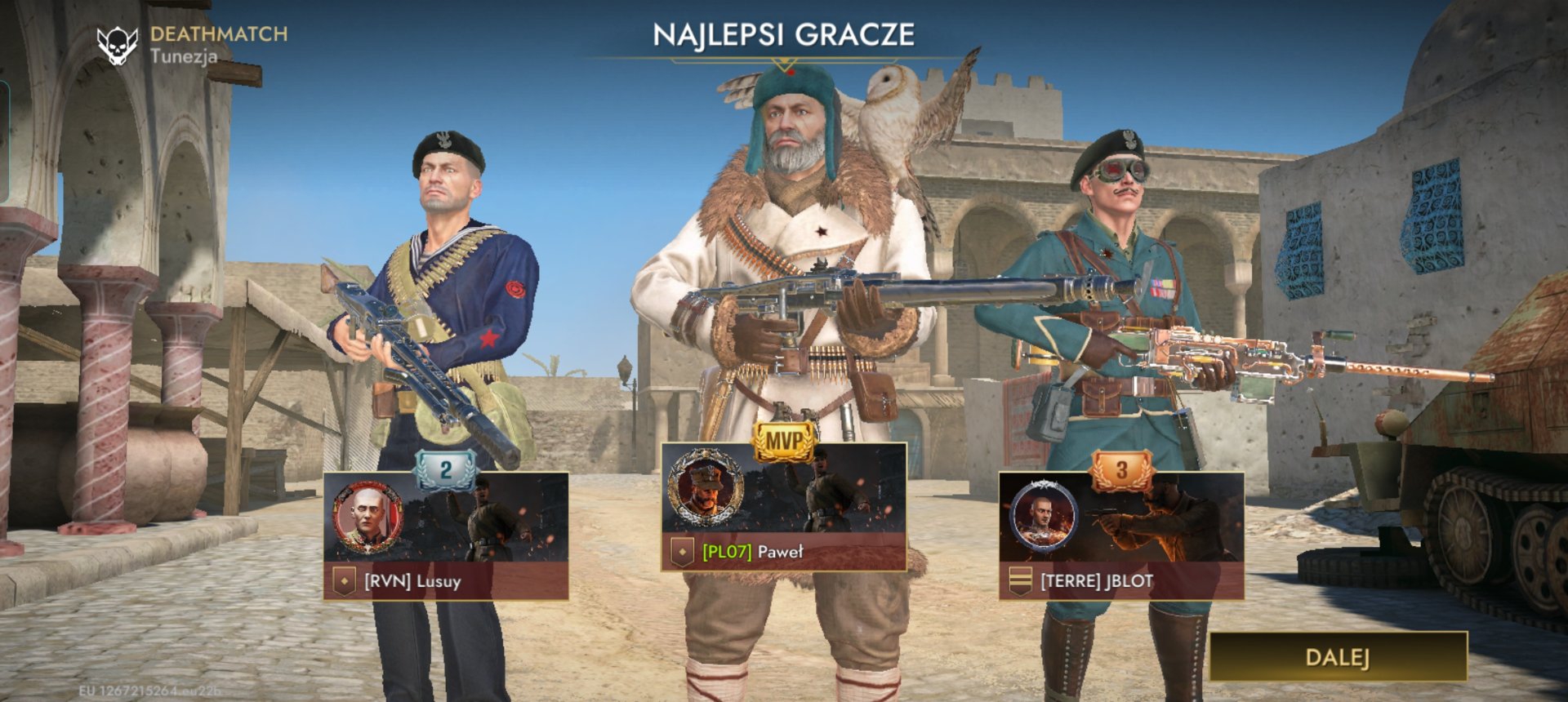Screen dimensions: 1568x702
Task: Click Lusuy's red-framed avatar portrait
Action: point(367,518)
